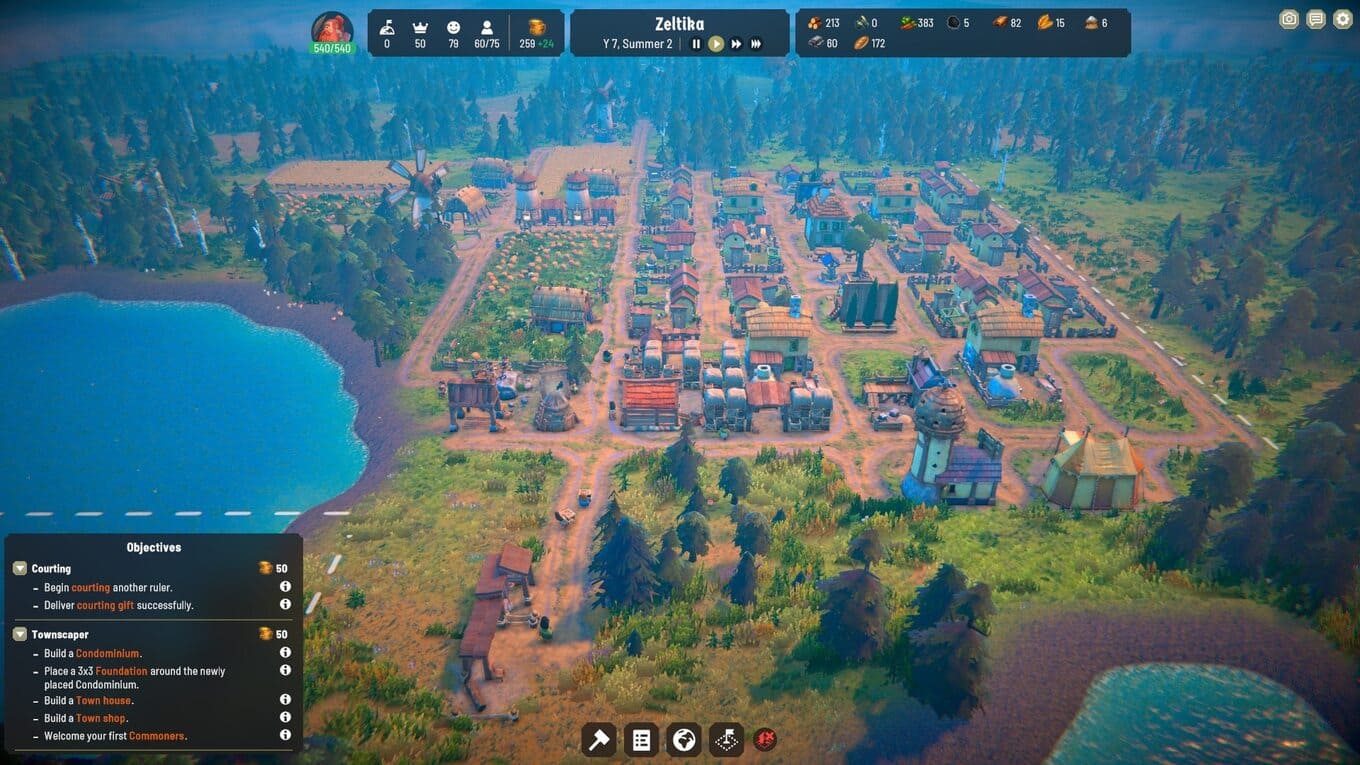Open the chat message log
1360x765 pixels.
click(1316, 19)
